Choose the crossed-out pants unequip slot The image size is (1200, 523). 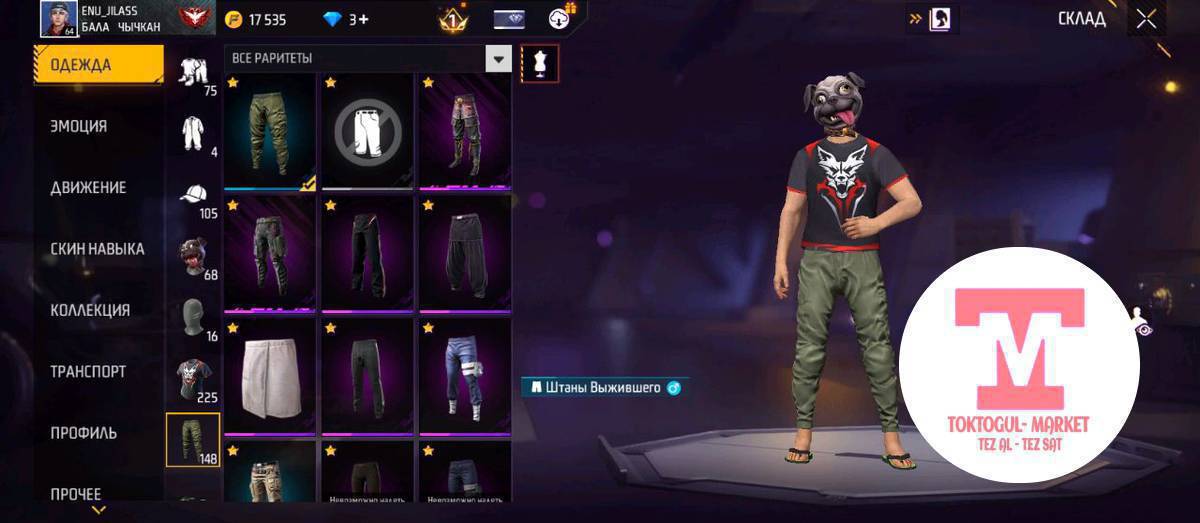(x=367, y=130)
